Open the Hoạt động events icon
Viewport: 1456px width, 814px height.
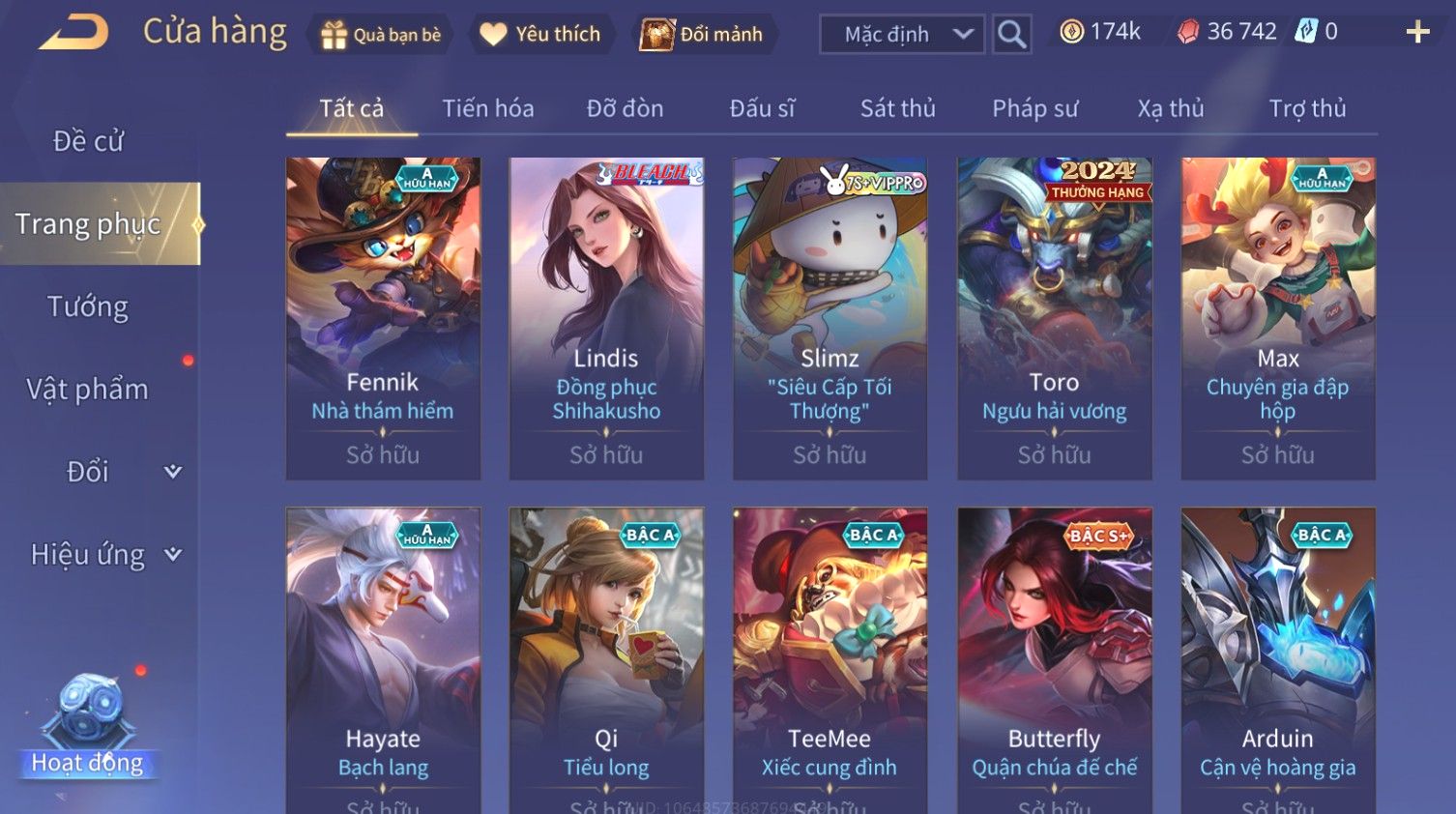tap(87, 727)
